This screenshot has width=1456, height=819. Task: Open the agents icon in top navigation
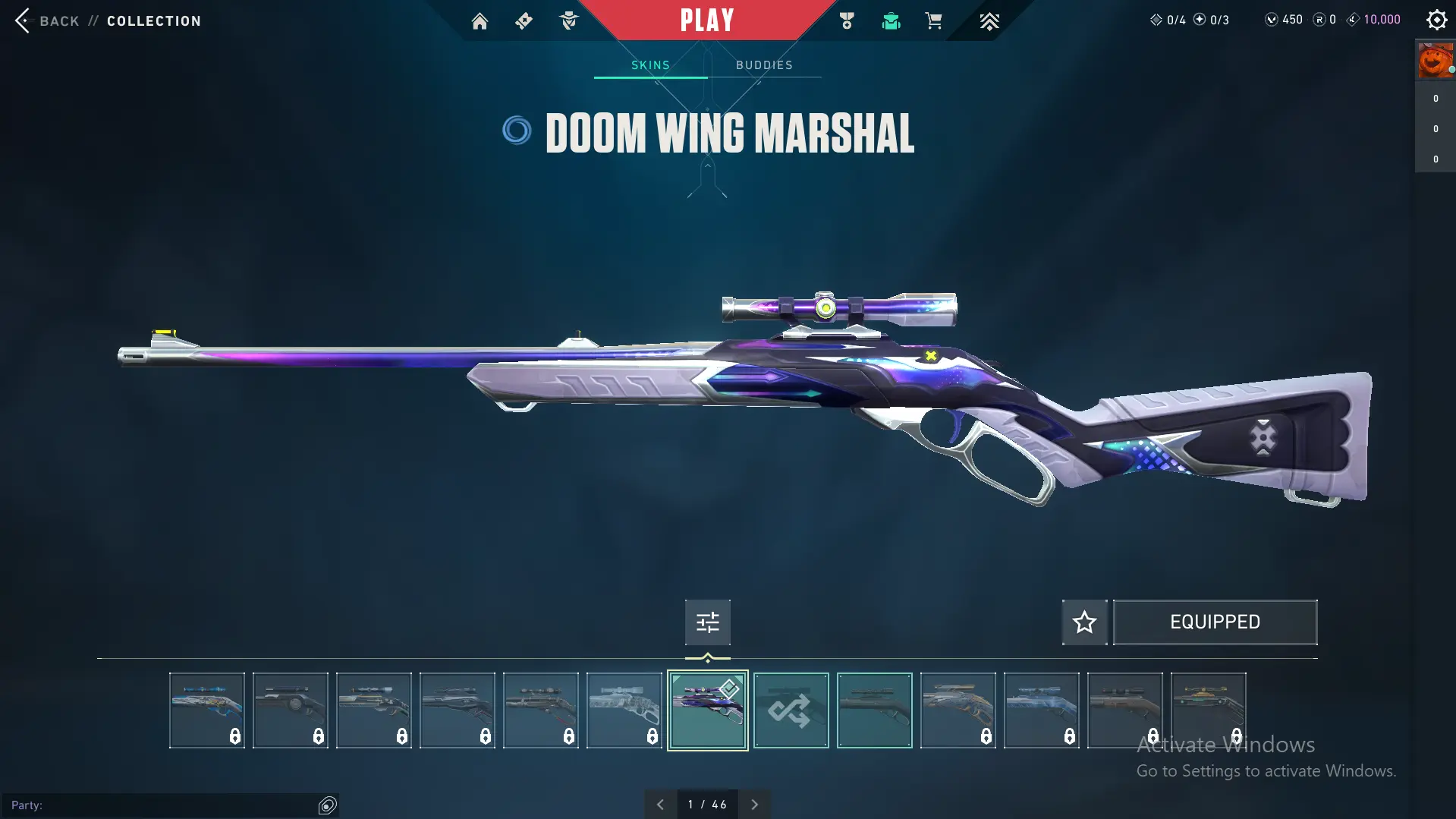(x=568, y=21)
